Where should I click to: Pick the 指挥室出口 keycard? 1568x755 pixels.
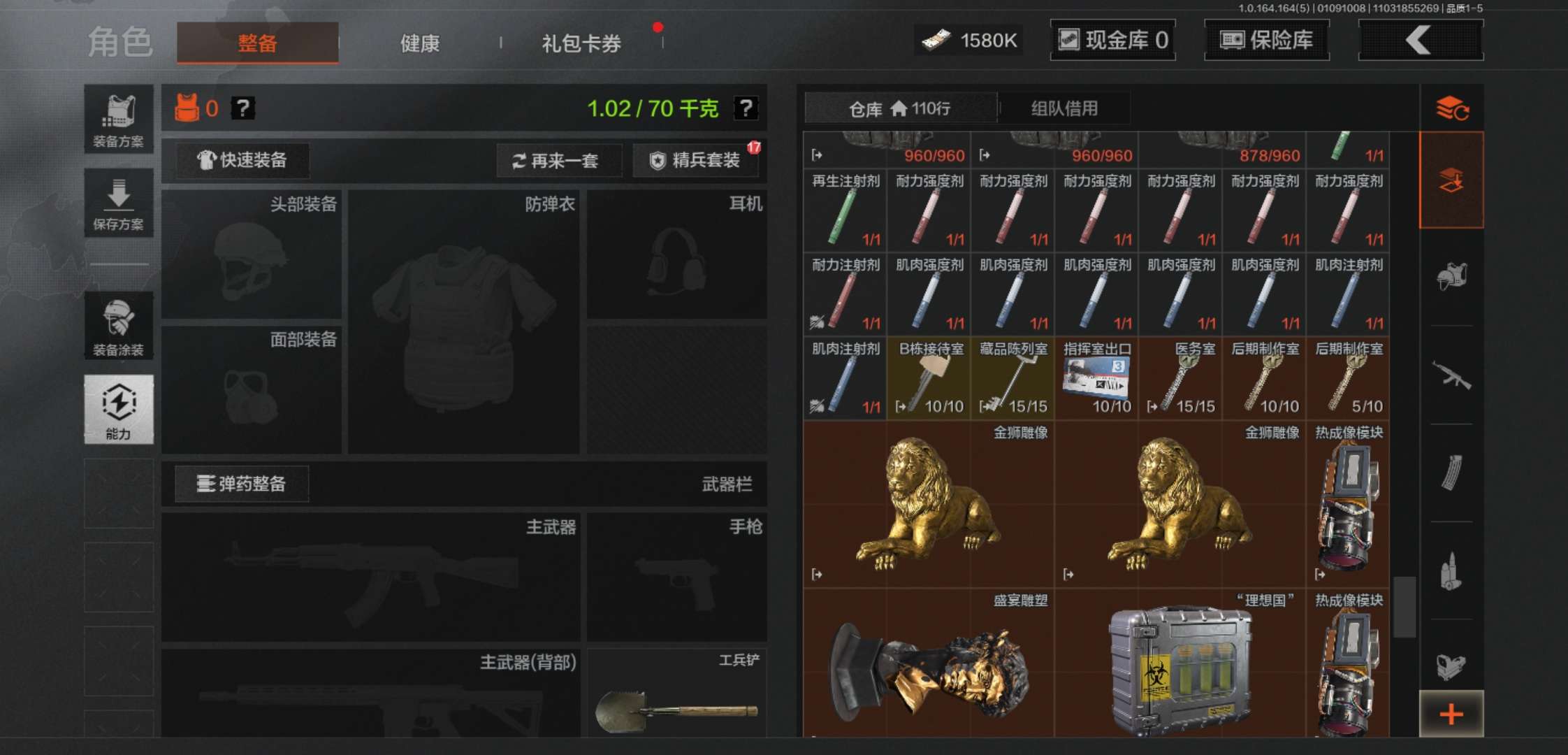click(1096, 378)
